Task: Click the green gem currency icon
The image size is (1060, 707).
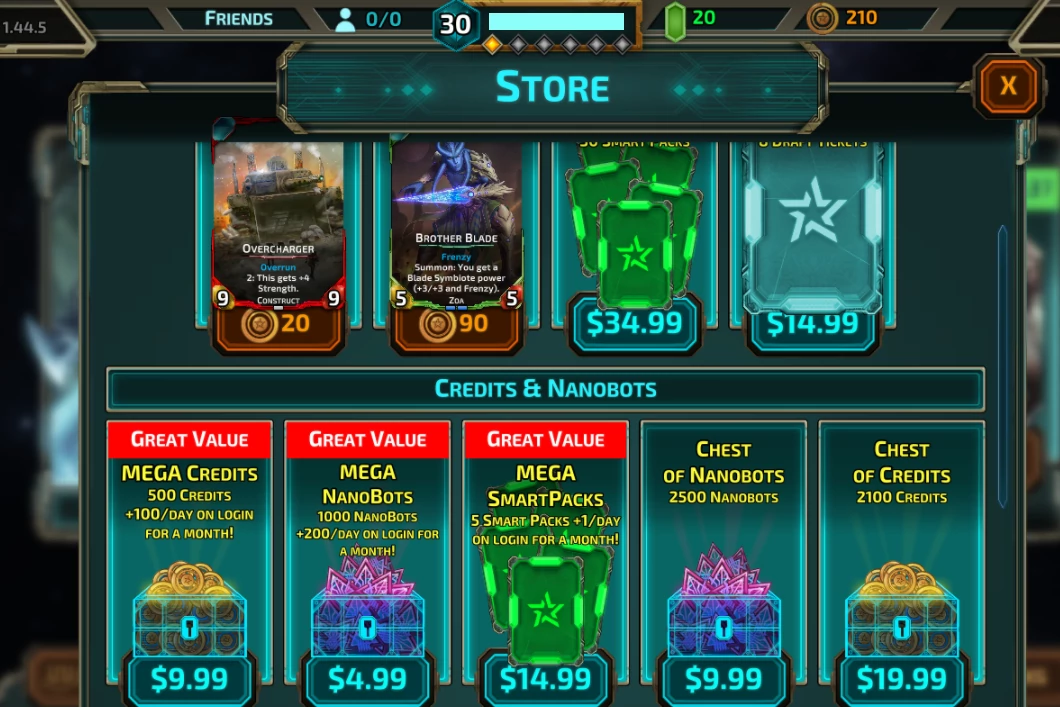Action: point(675,20)
